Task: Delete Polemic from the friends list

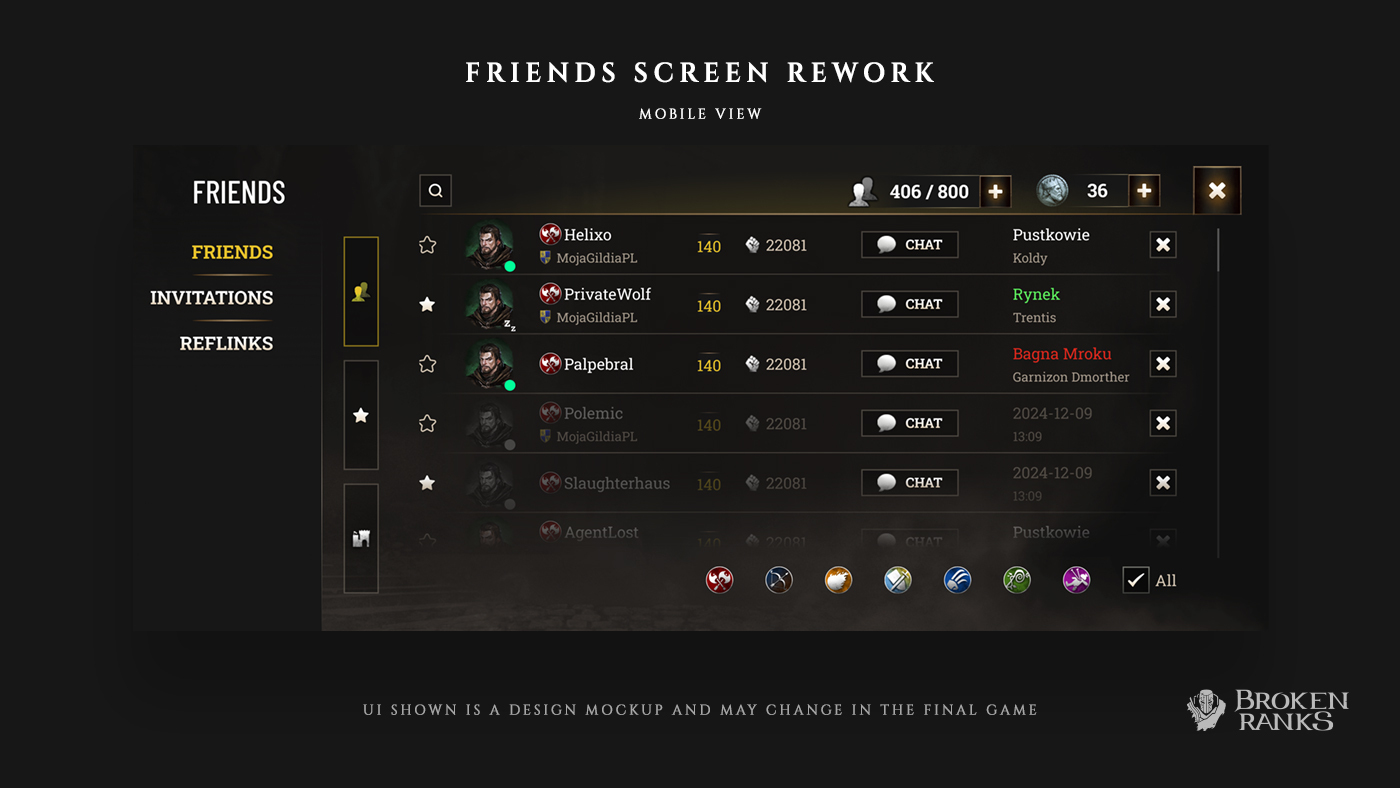Action: coord(1162,423)
